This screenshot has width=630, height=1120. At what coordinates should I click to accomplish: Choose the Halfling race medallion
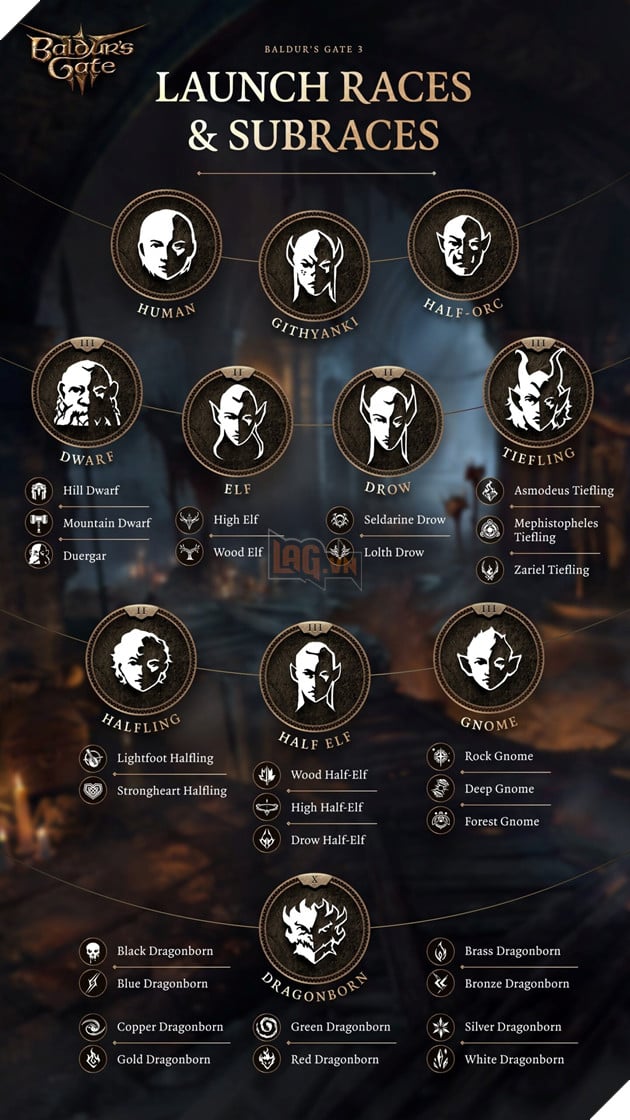click(141, 661)
